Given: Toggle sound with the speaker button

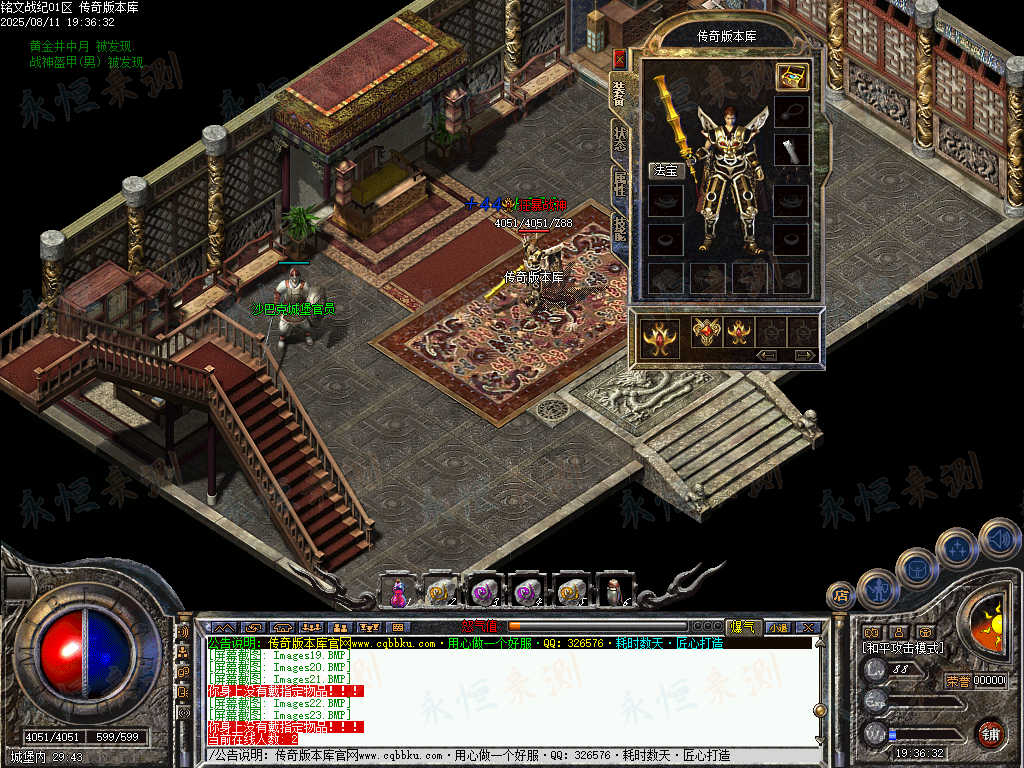Looking at the screenshot, I should (x=998, y=537).
